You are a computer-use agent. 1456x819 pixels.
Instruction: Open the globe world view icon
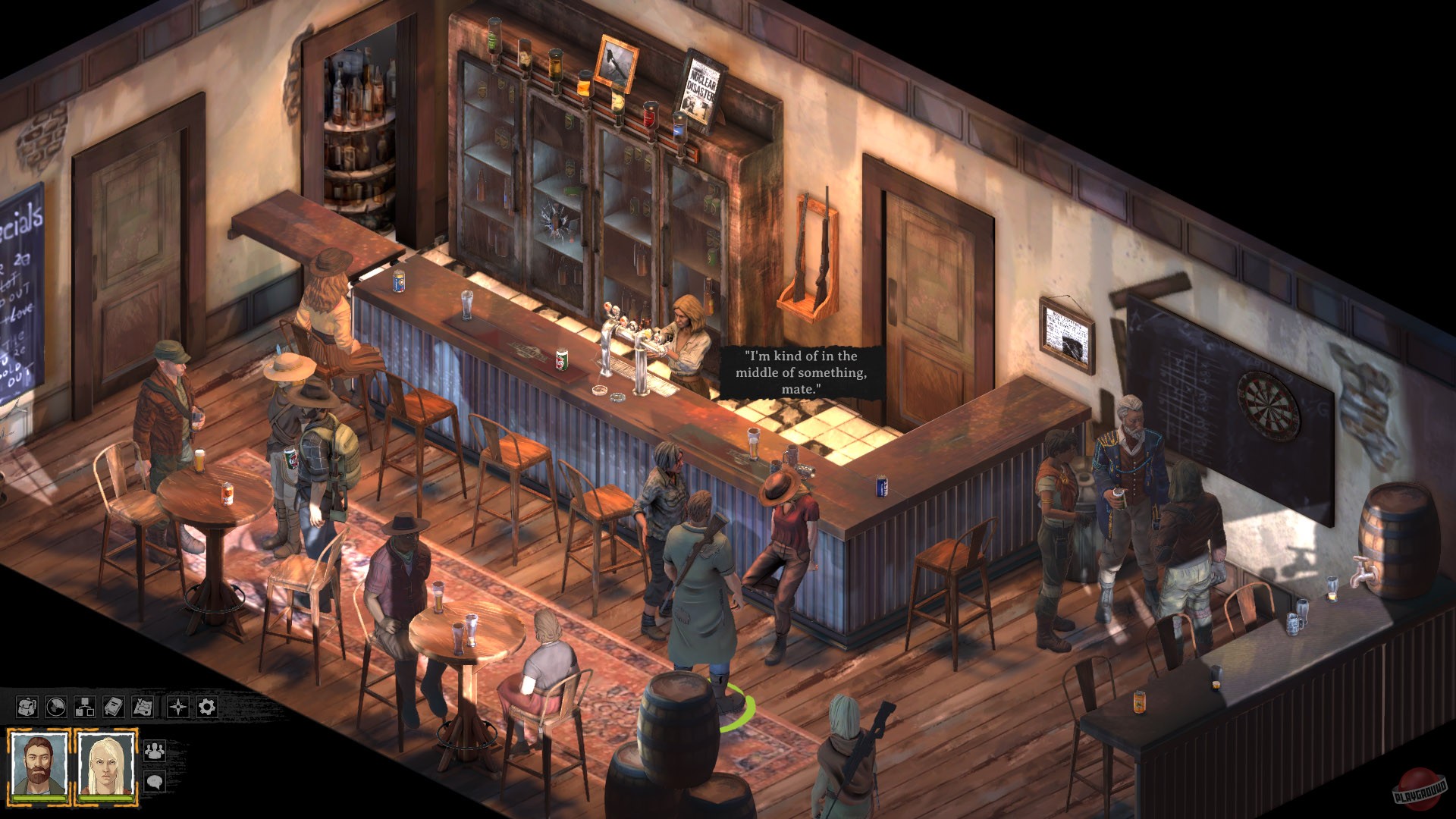(x=55, y=706)
